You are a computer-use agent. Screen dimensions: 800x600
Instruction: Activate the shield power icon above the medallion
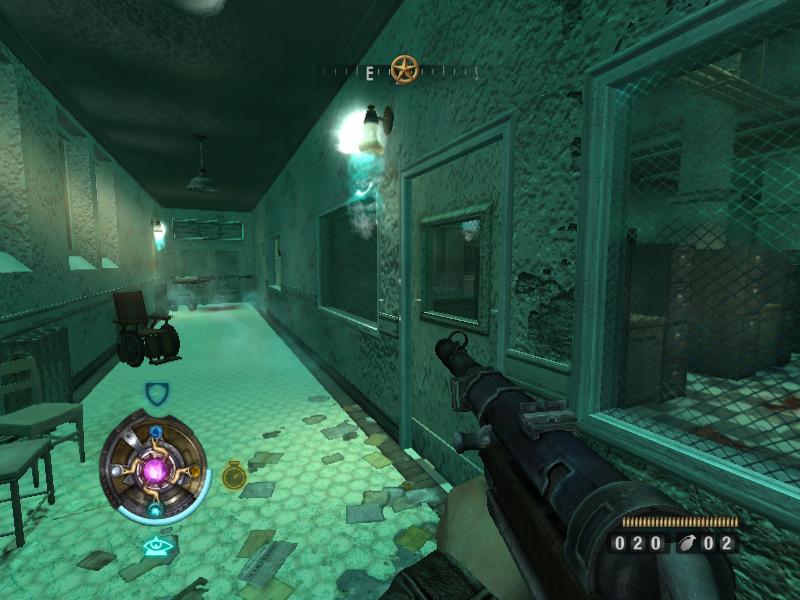[x=156, y=393]
